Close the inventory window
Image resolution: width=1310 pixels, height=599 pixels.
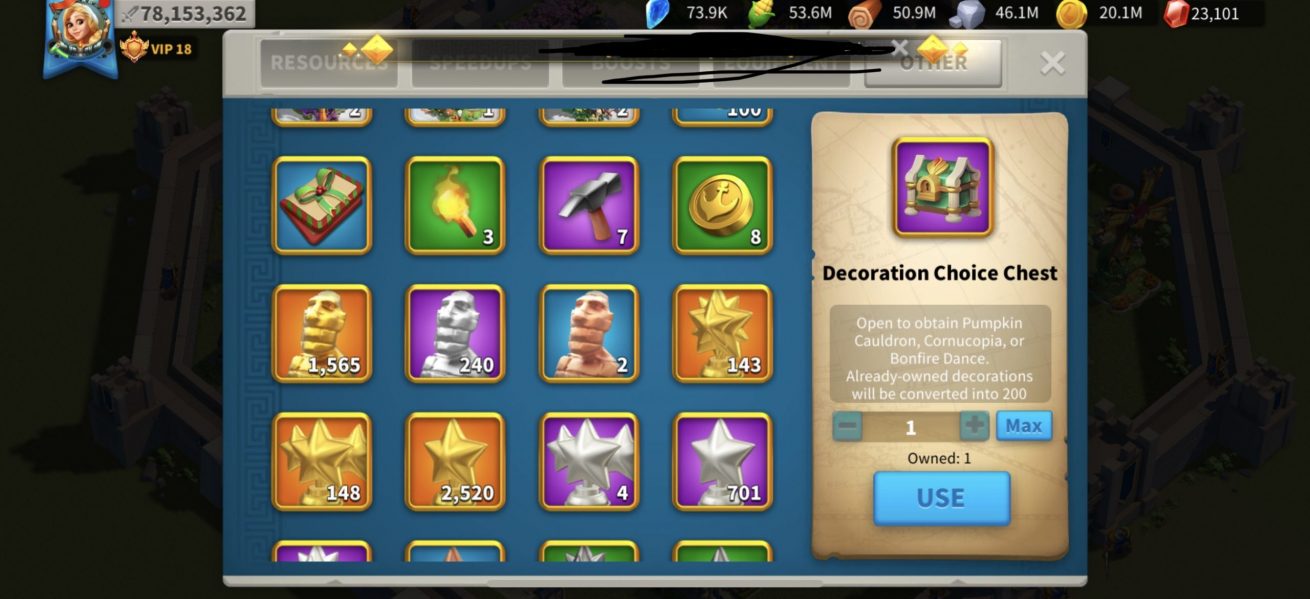pos(1052,63)
